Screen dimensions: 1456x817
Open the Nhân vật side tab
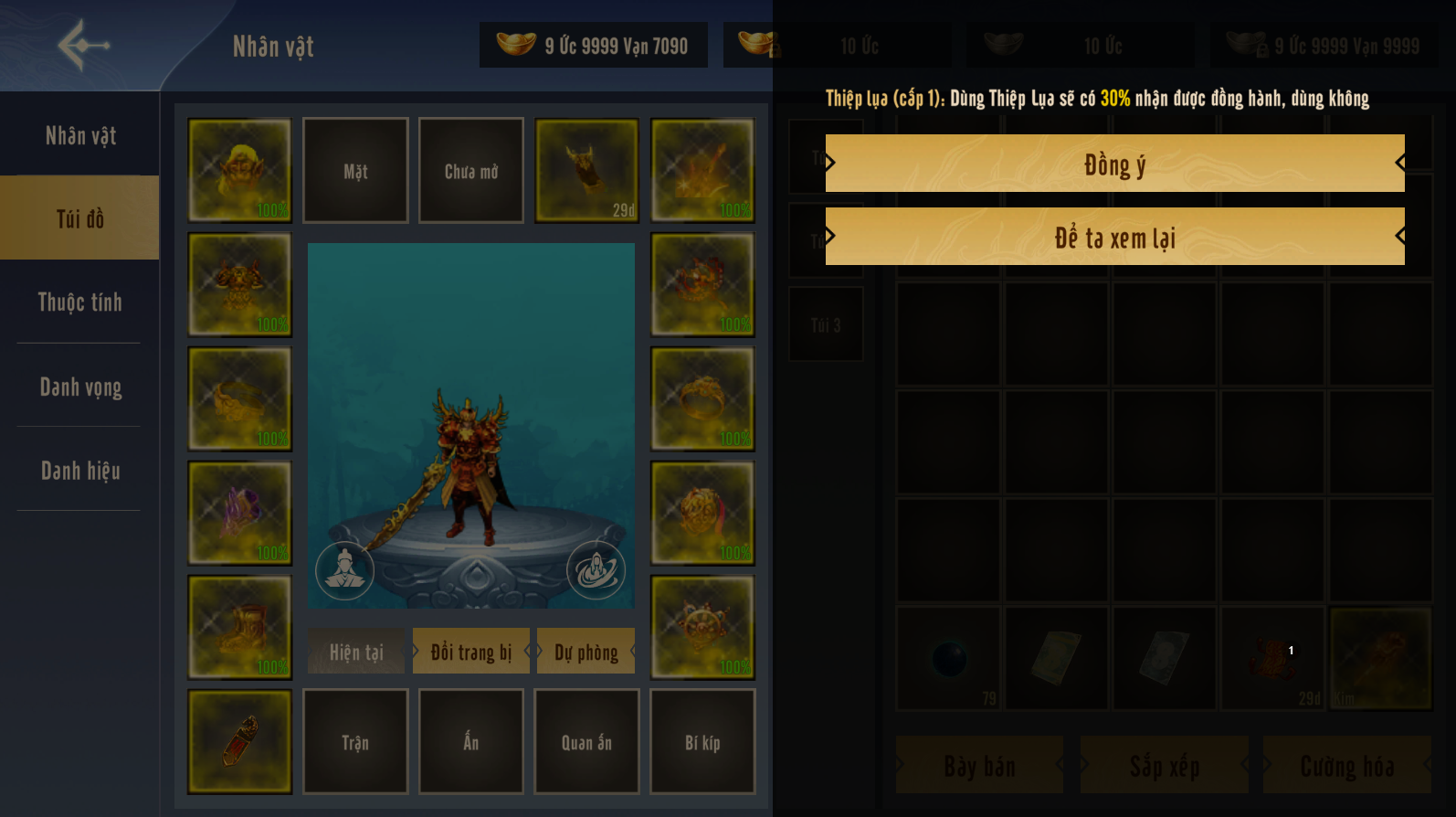[80, 136]
